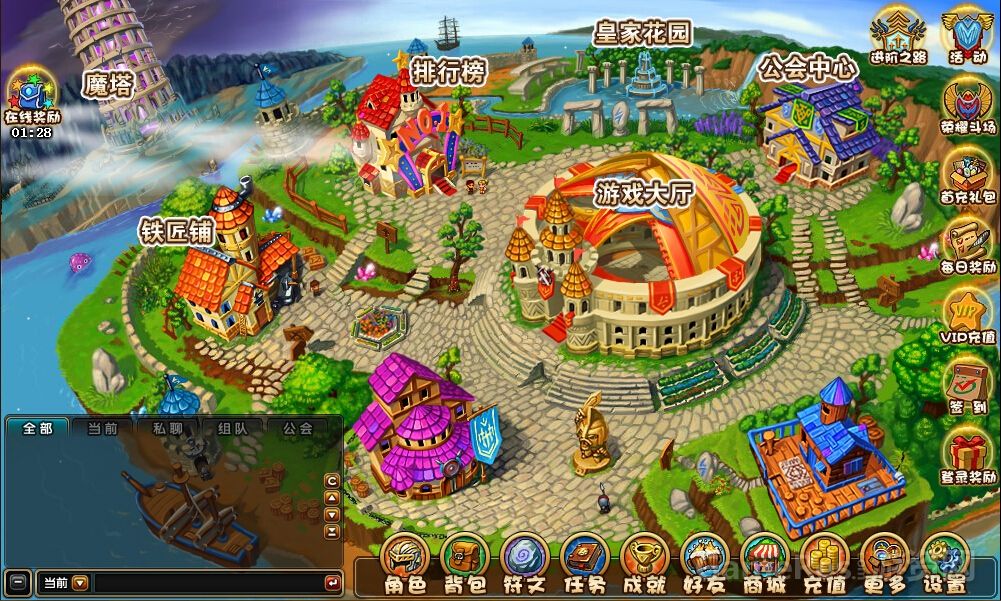
Task: Enter the 荣耀斗场 glory arena
Action: pyautogui.click(x=967, y=105)
